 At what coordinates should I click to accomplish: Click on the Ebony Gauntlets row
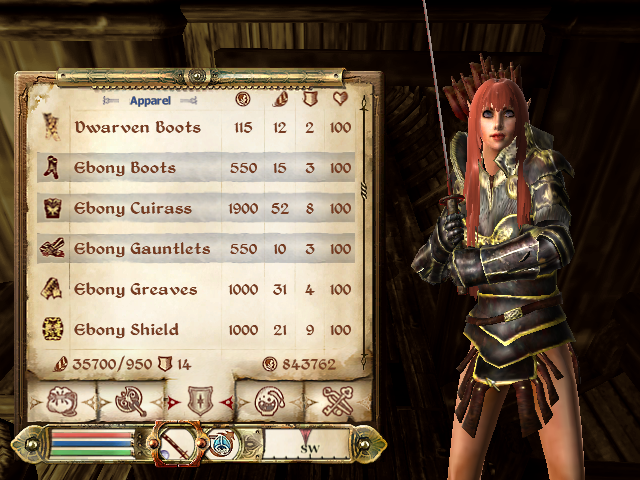[142, 249]
